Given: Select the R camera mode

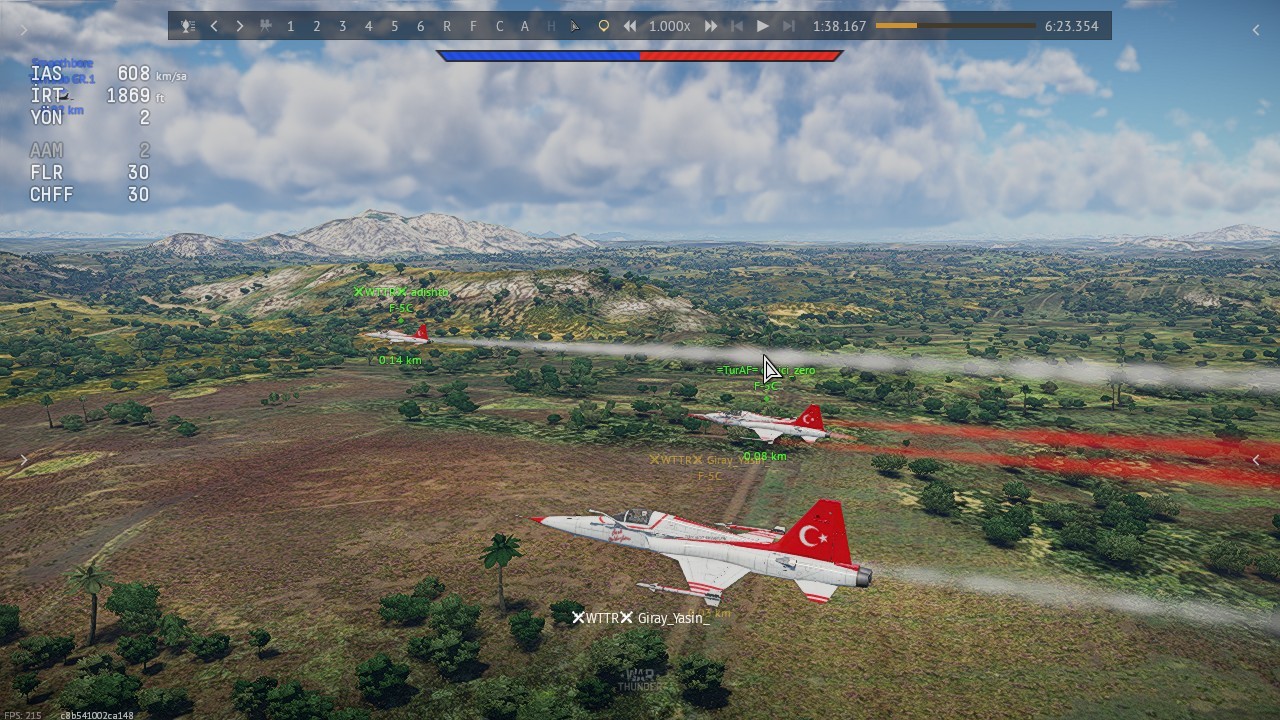Looking at the screenshot, I should click(447, 26).
